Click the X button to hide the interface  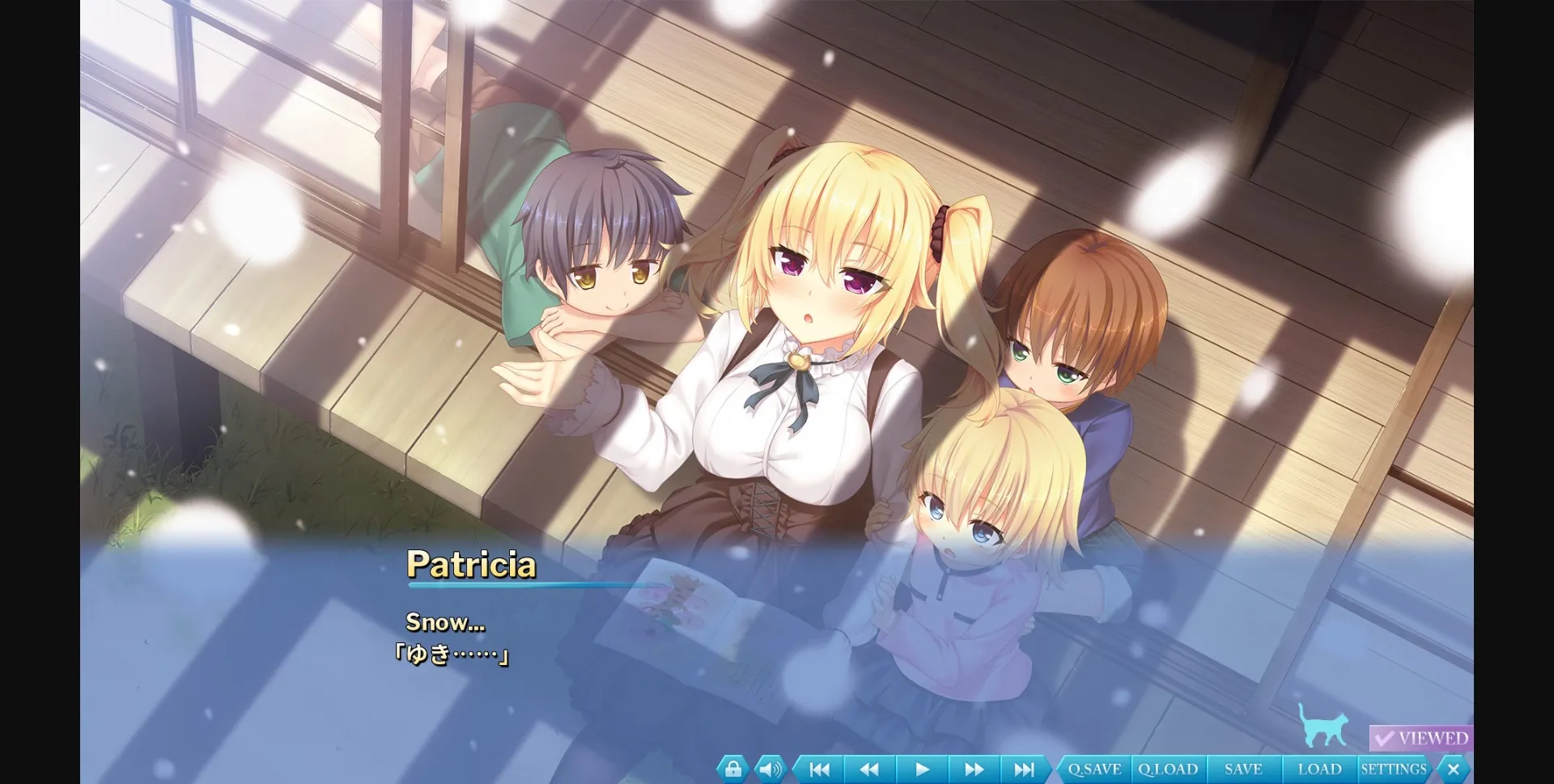(x=1454, y=769)
